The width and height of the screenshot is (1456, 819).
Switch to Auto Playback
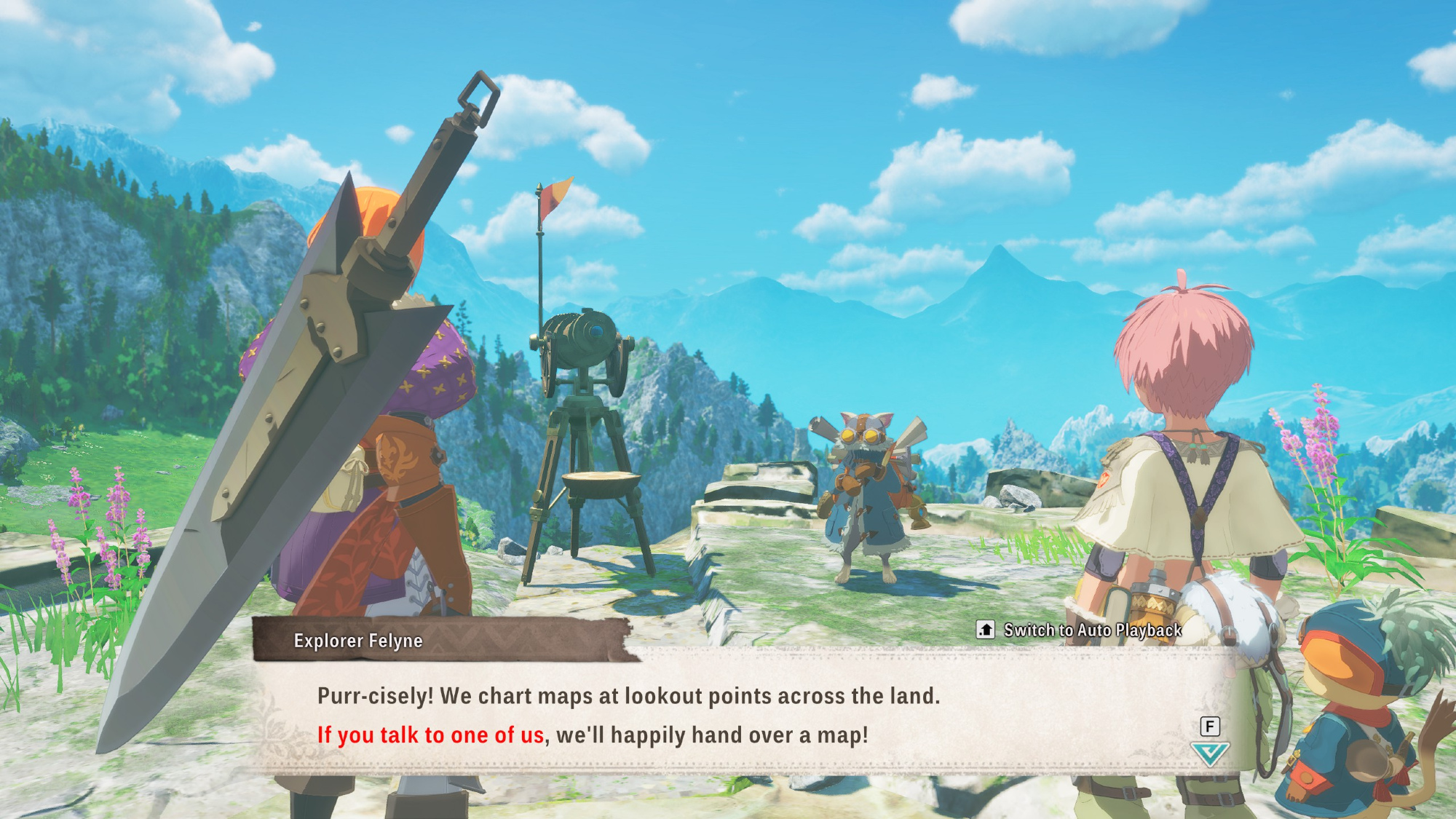[x=1080, y=630]
